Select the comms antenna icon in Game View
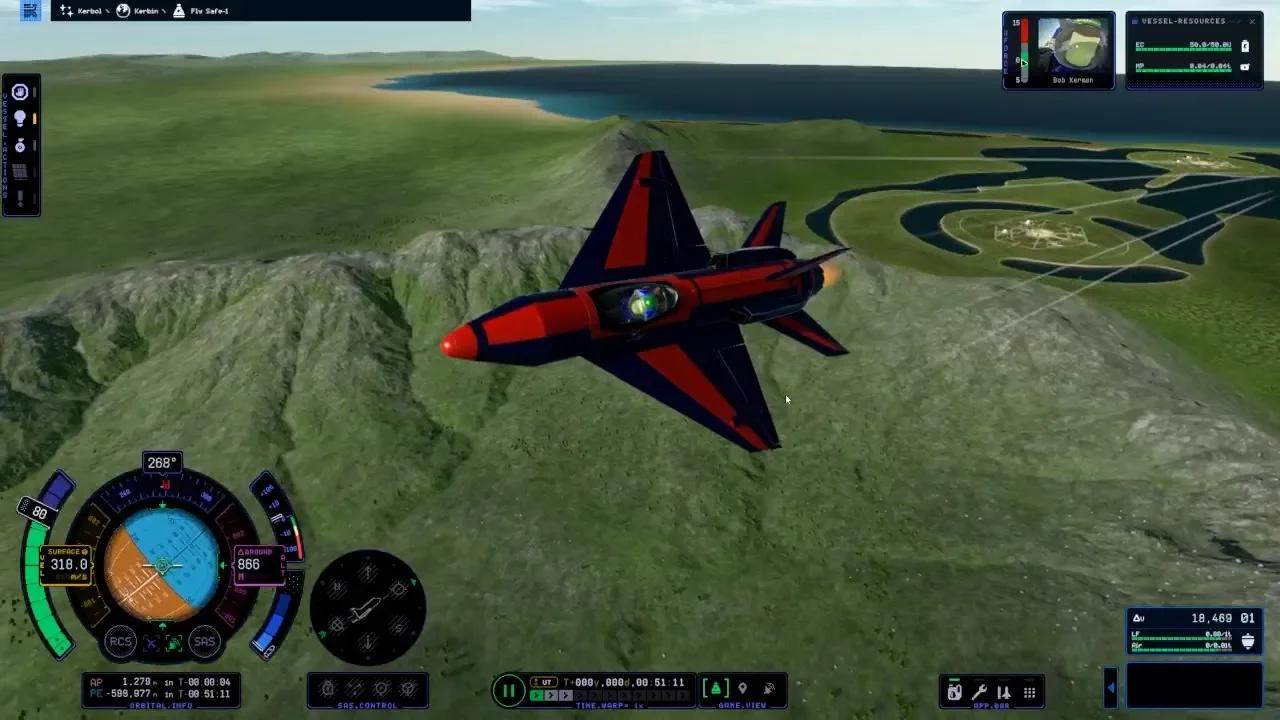 tap(768, 688)
